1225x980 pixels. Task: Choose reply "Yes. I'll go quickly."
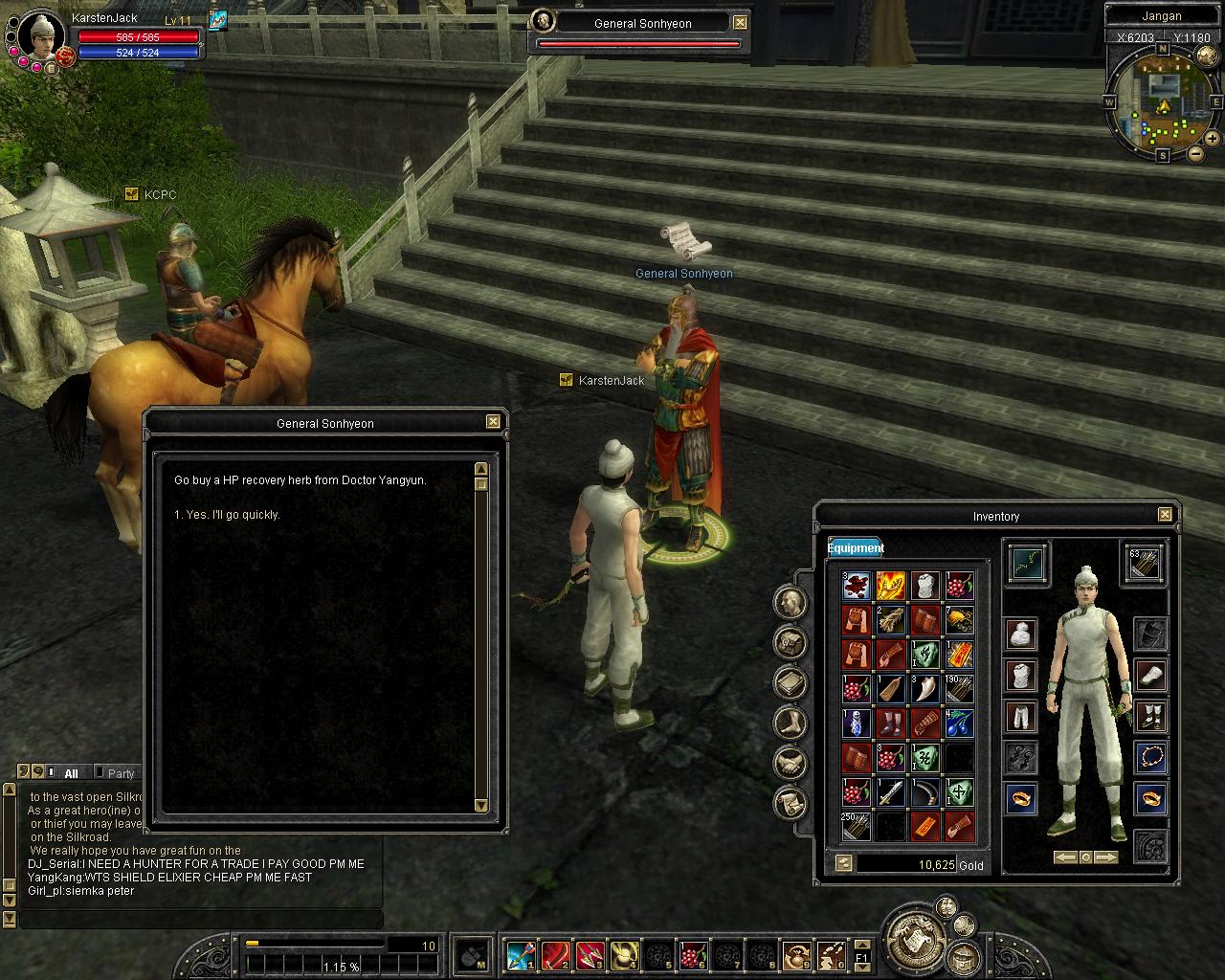[227, 515]
